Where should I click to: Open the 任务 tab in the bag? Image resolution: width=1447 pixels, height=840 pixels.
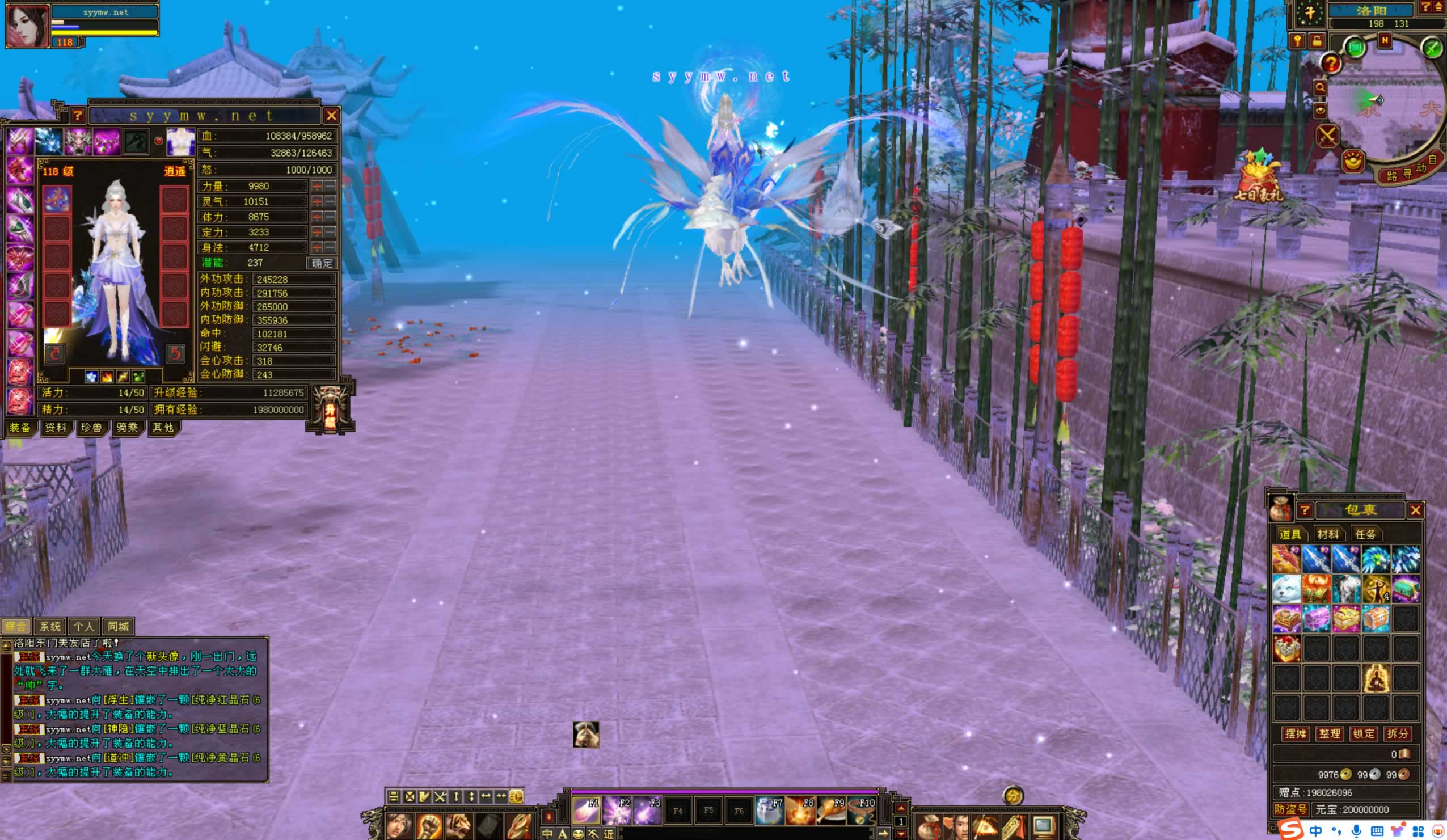point(1365,534)
